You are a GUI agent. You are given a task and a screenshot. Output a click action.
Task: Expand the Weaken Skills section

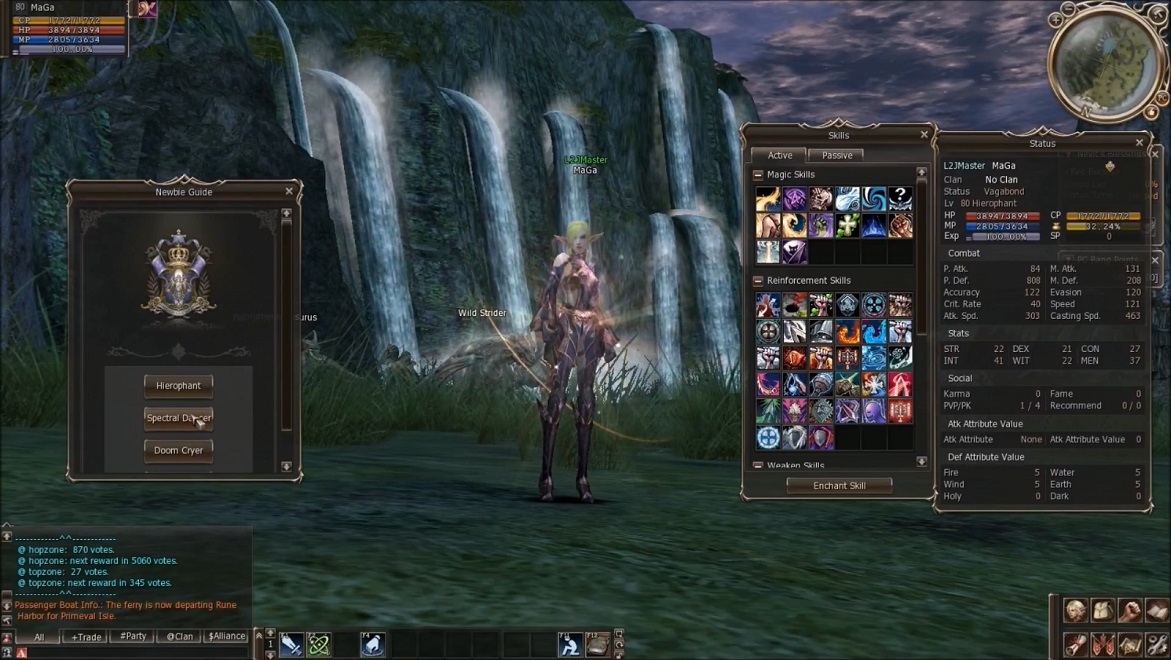click(x=758, y=465)
